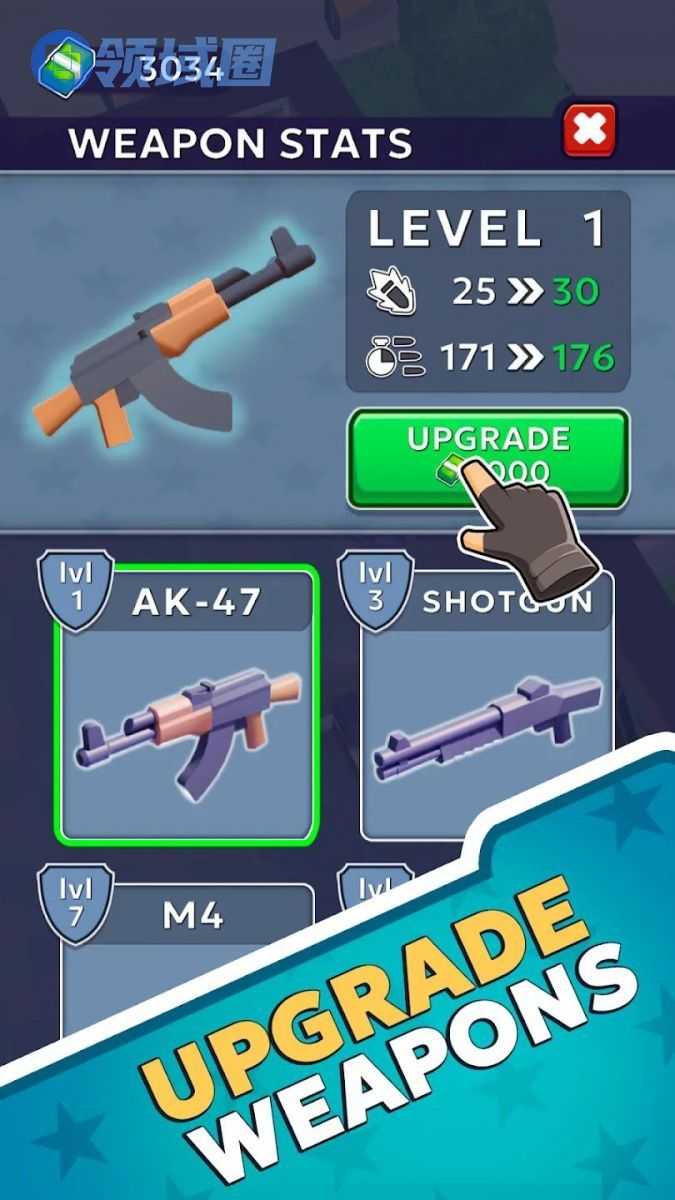Close the Weapon Stats panel
This screenshot has width=675, height=1200.
click(x=589, y=131)
